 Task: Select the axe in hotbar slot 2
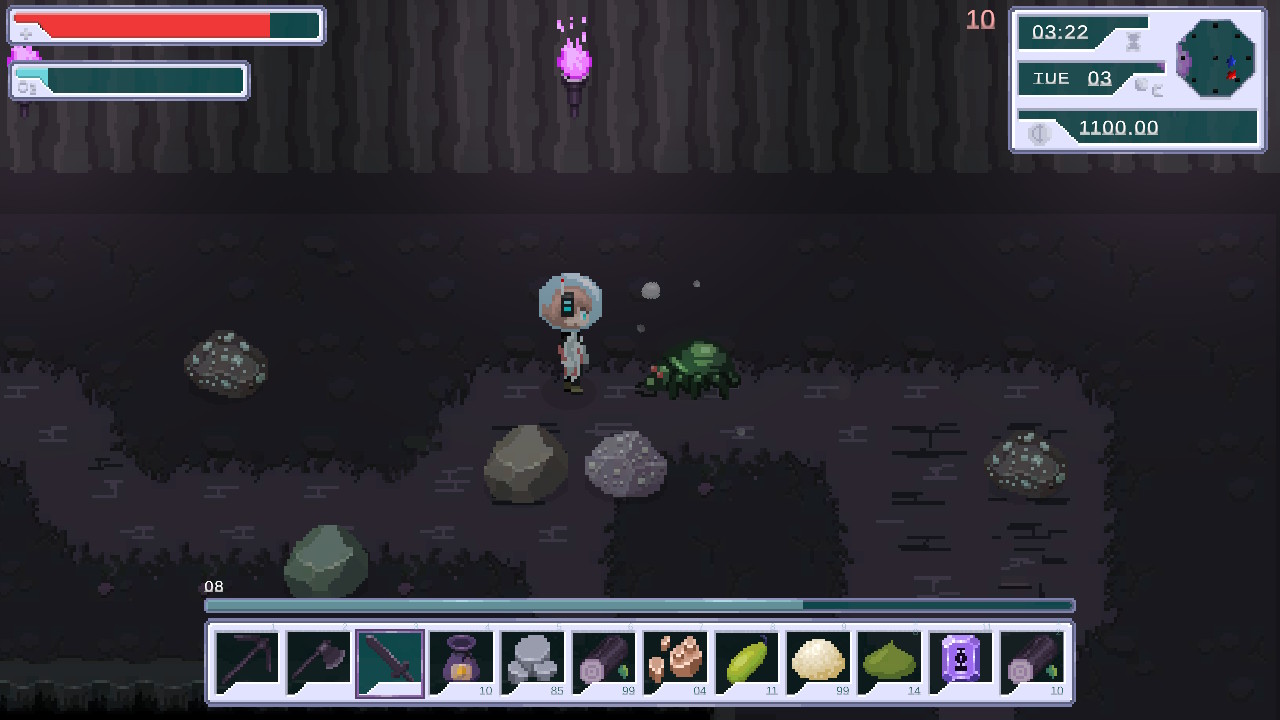317,660
